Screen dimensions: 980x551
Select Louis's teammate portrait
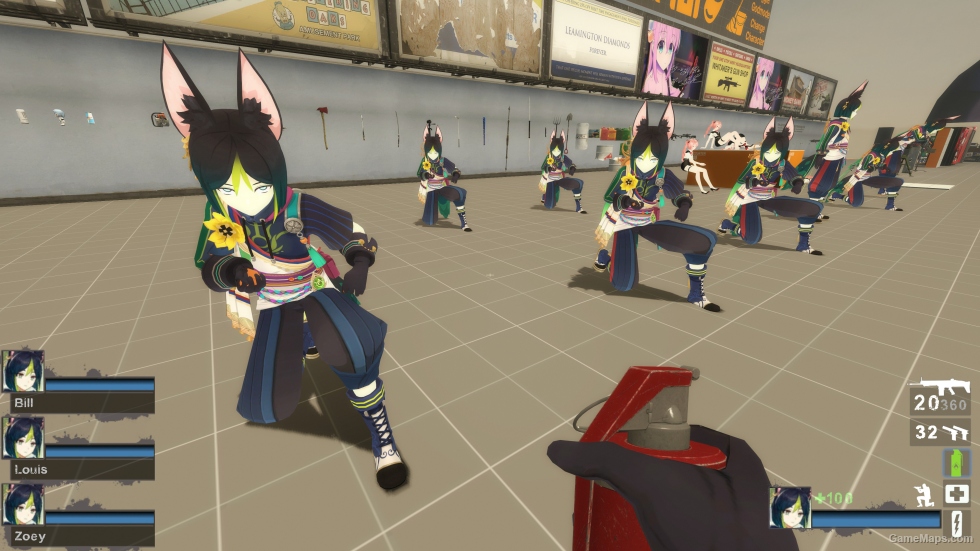pyautogui.click(x=22, y=438)
